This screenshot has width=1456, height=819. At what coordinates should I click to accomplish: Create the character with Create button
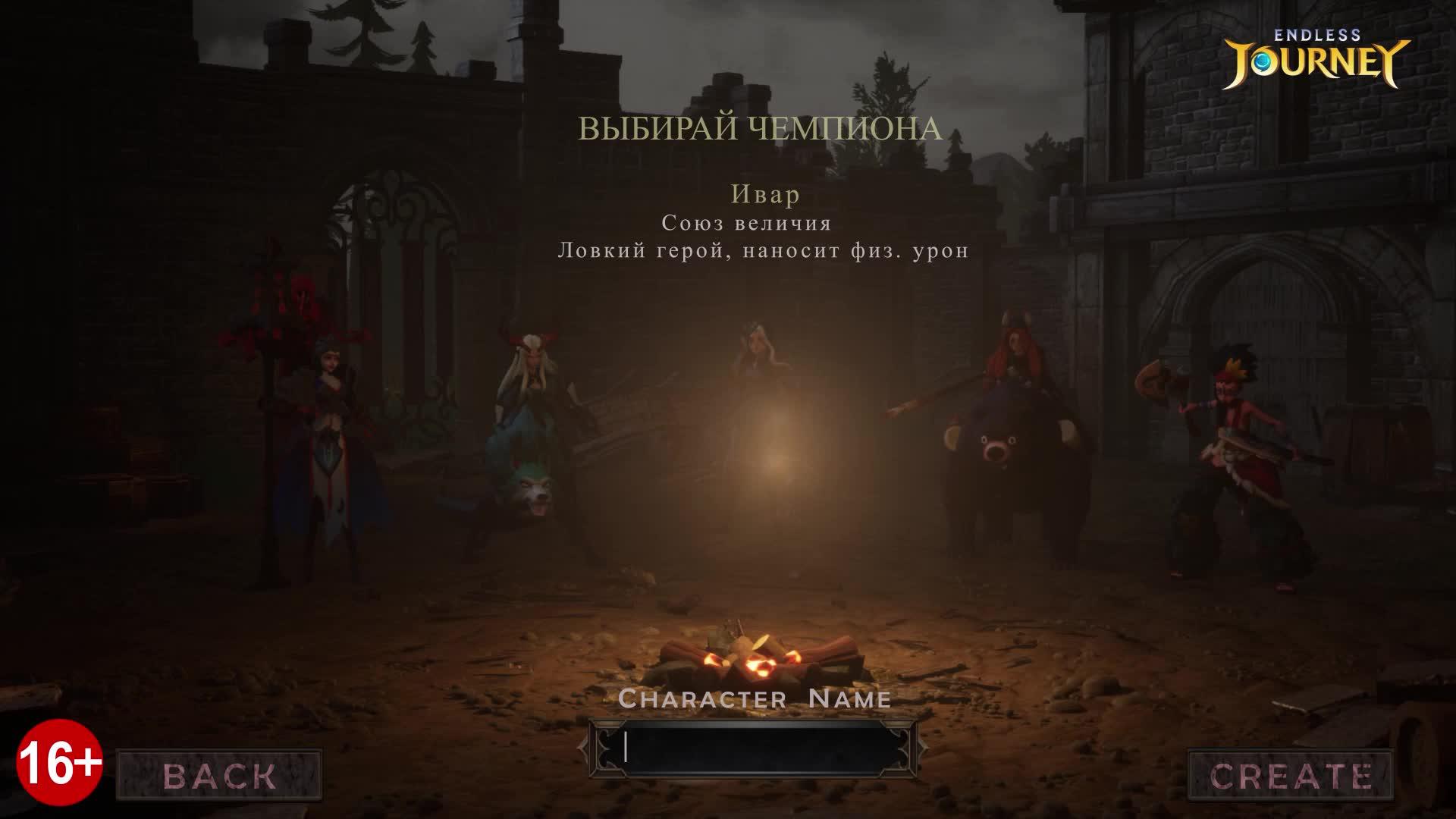tap(1290, 775)
